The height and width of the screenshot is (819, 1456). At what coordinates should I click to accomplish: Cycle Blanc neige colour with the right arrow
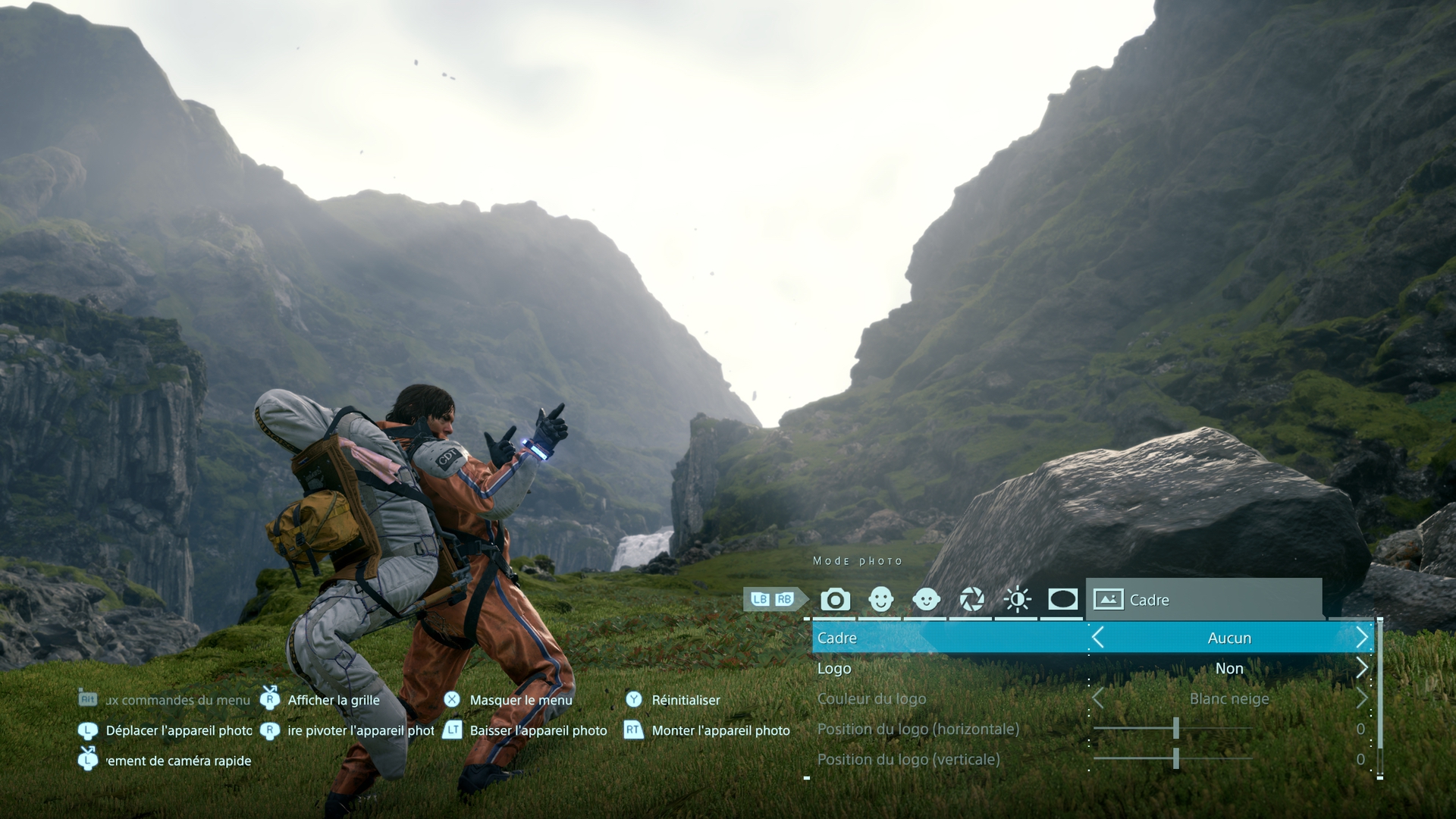click(1362, 698)
